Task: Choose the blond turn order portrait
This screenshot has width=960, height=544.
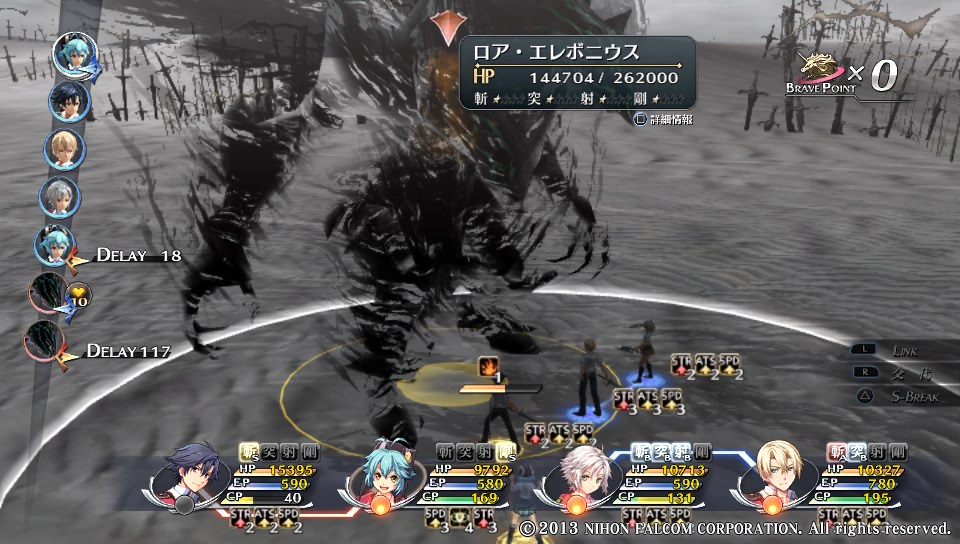Action: [64, 149]
